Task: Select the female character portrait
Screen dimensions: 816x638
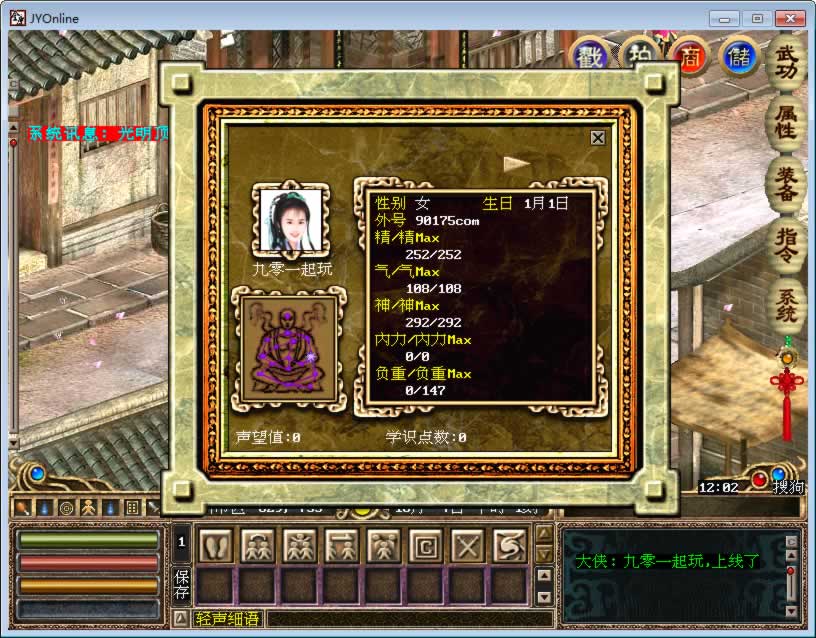Action: pyautogui.click(x=294, y=221)
